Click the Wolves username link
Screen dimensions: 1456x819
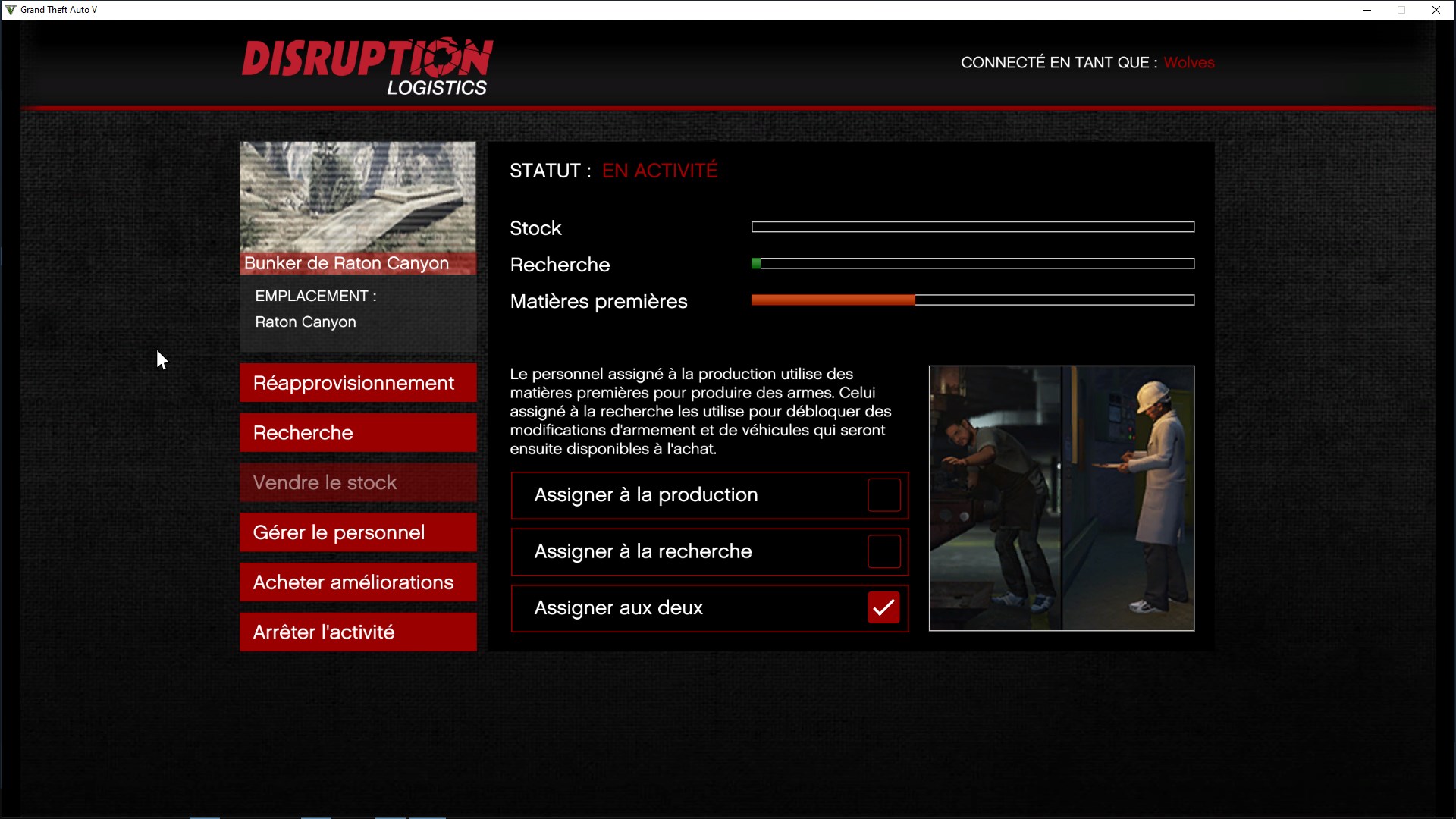[1188, 62]
